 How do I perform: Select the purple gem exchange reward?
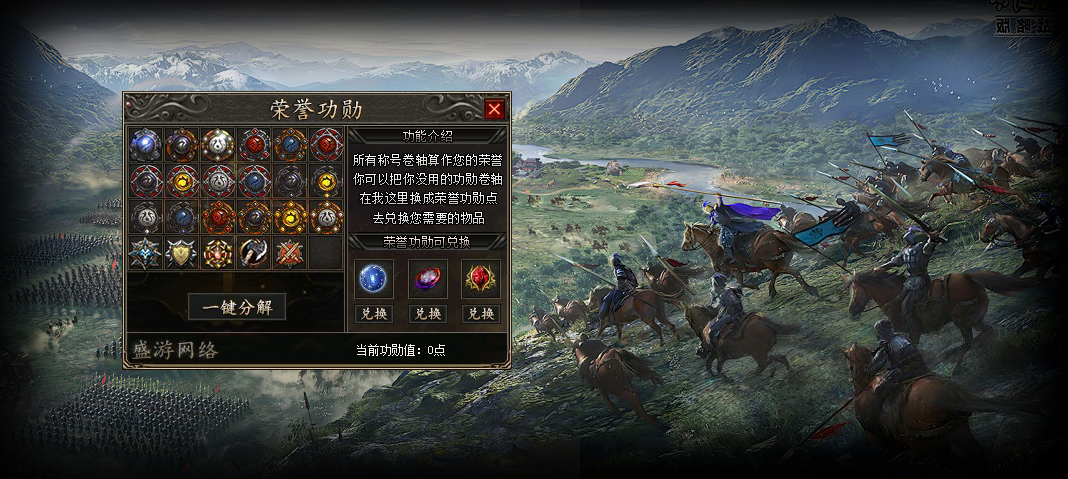[x=427, y=279]
